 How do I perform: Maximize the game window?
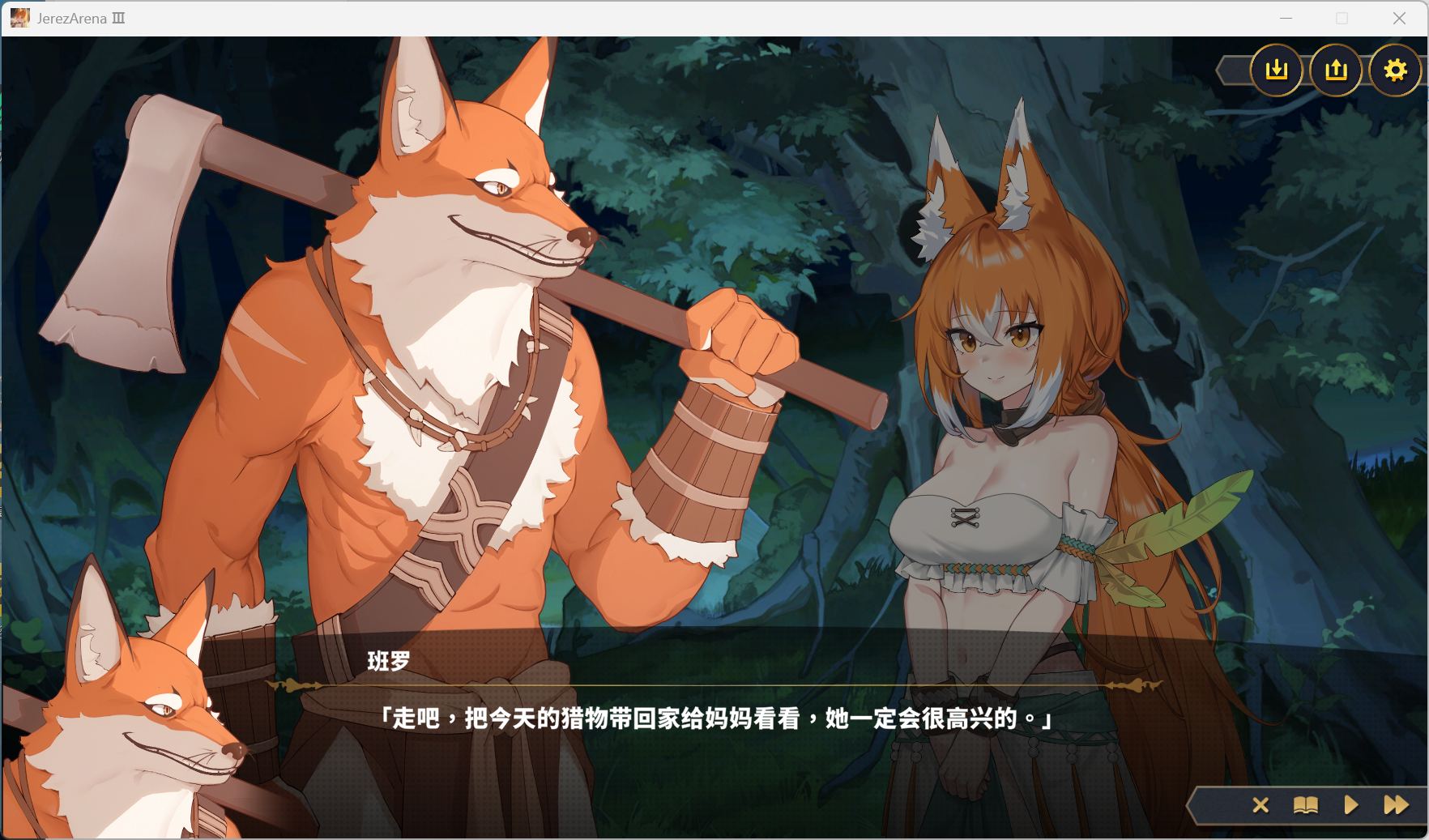tap(1342, 18)
